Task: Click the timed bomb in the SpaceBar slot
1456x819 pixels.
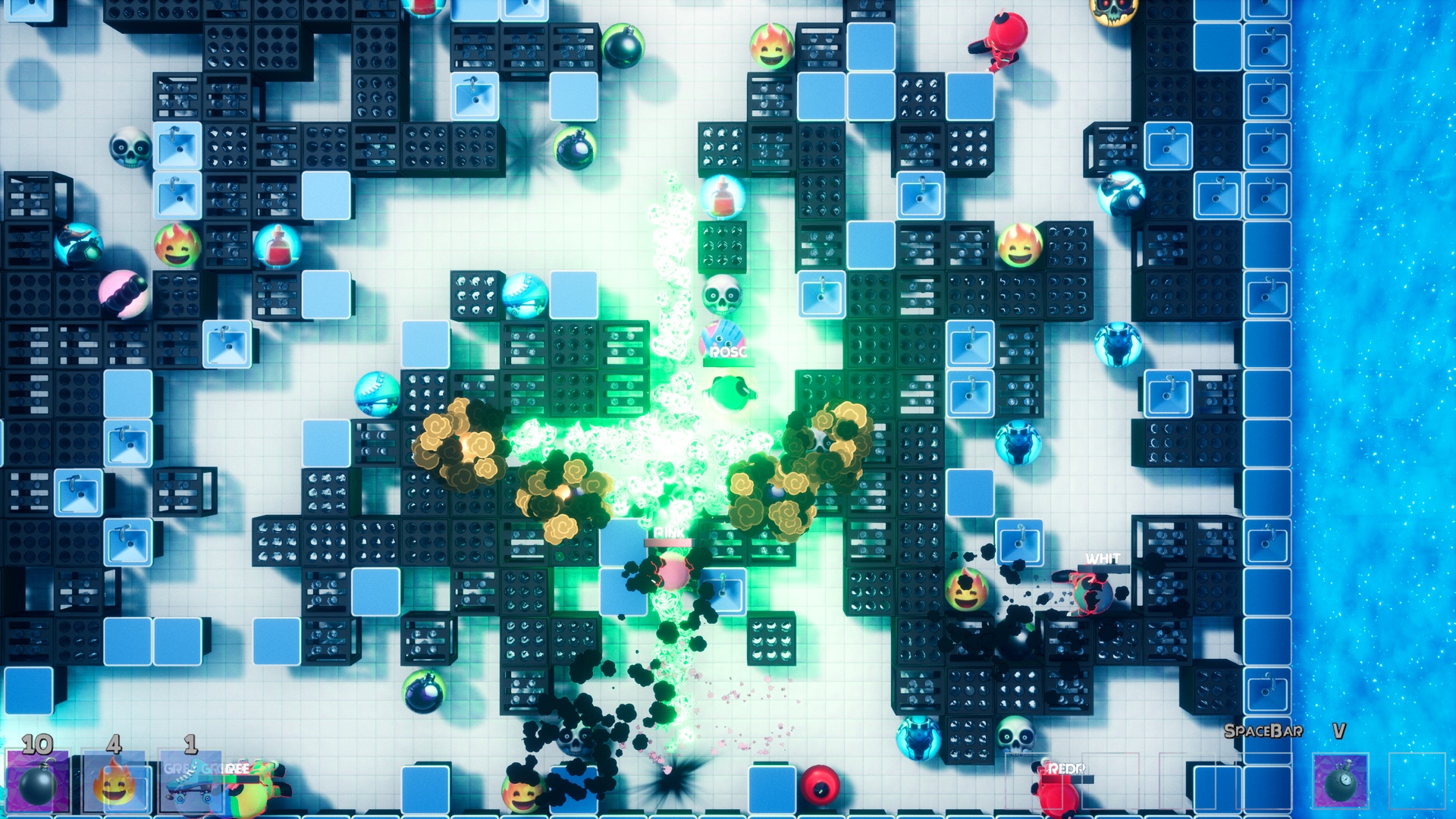Action: pyautogui.click(x=1340, y=781)
